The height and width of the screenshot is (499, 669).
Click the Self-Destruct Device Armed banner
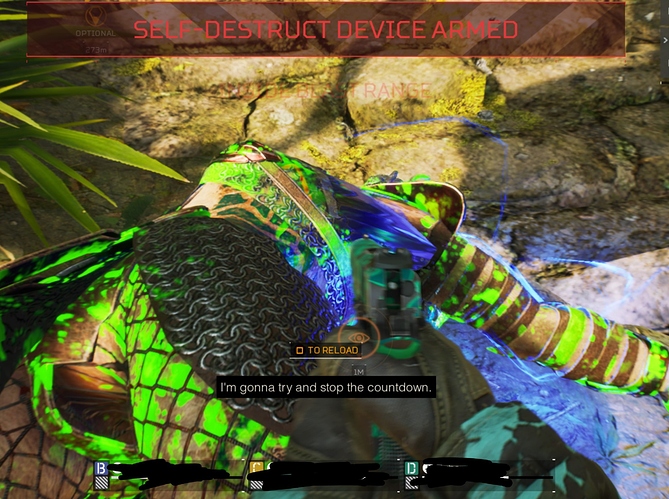click(x=326, y=29)
